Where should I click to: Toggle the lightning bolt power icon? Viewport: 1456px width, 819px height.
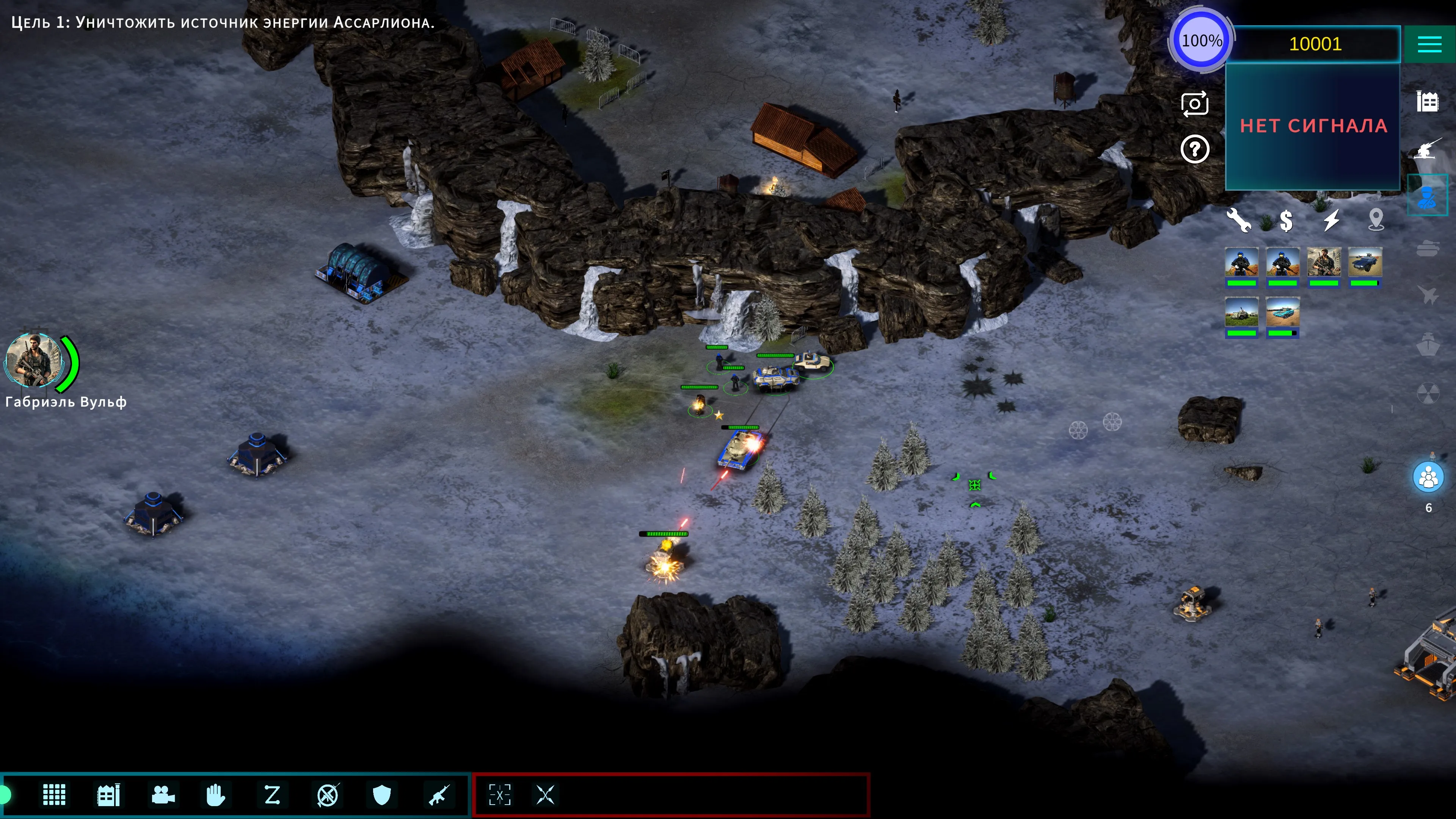(1331, 220)
